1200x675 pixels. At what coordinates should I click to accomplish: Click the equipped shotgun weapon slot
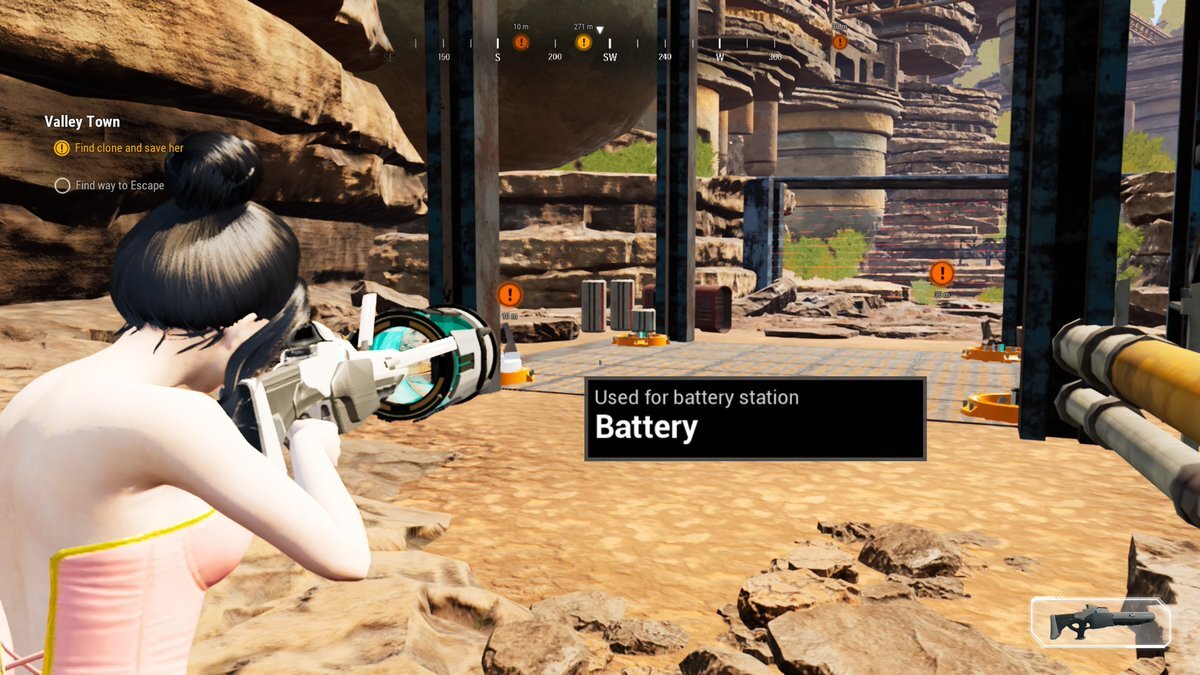[x=1100, y=622]
